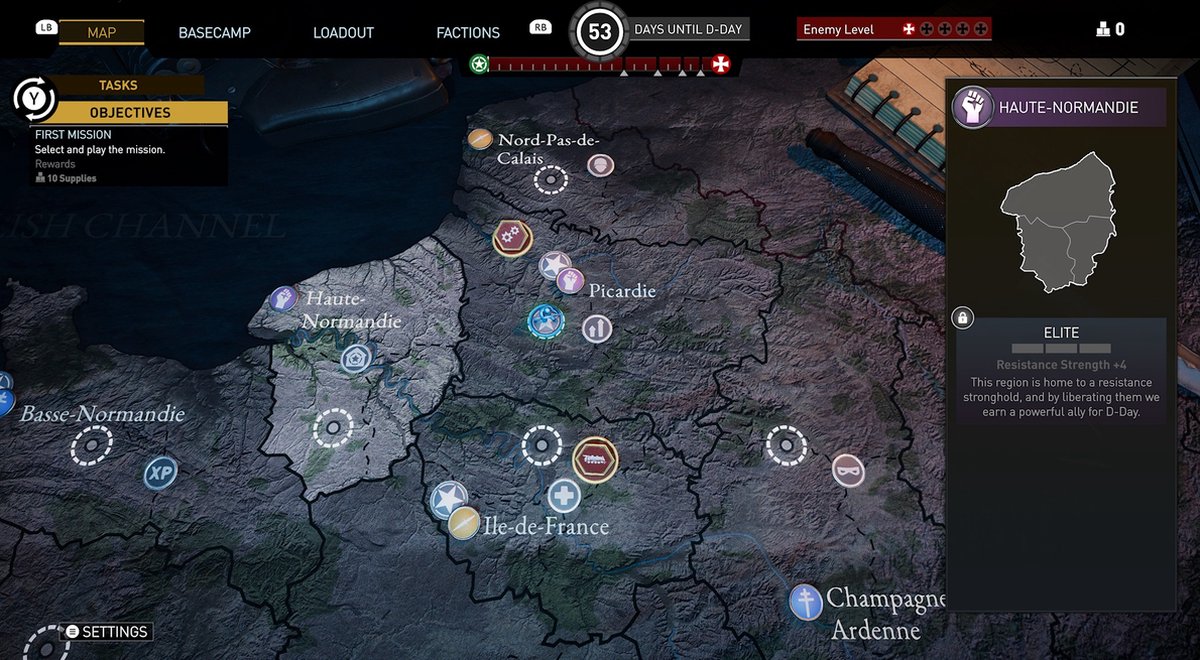Select the highlighted blue star marker in Picardie
This screenshot has width=1200, height=660.
point(546,321)
